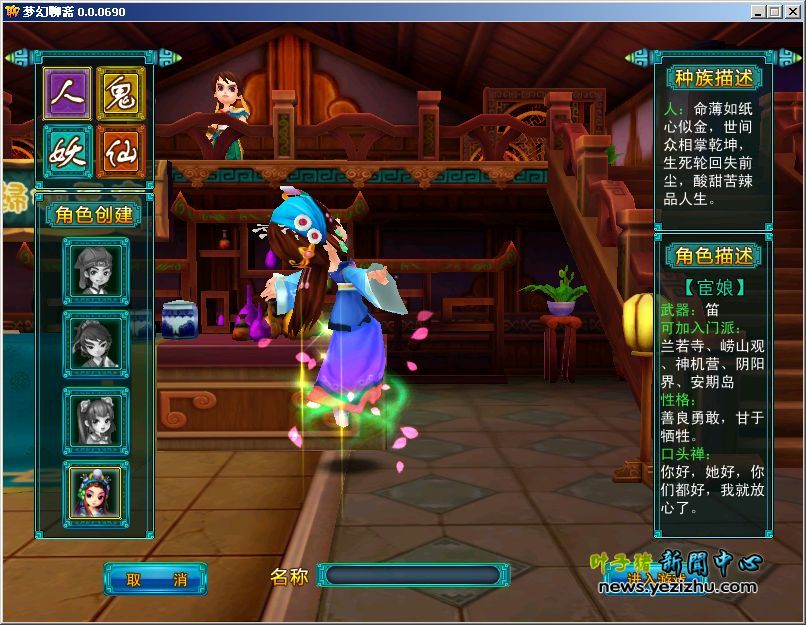
Task: Close the game window
Action: [x=791, y=11]
